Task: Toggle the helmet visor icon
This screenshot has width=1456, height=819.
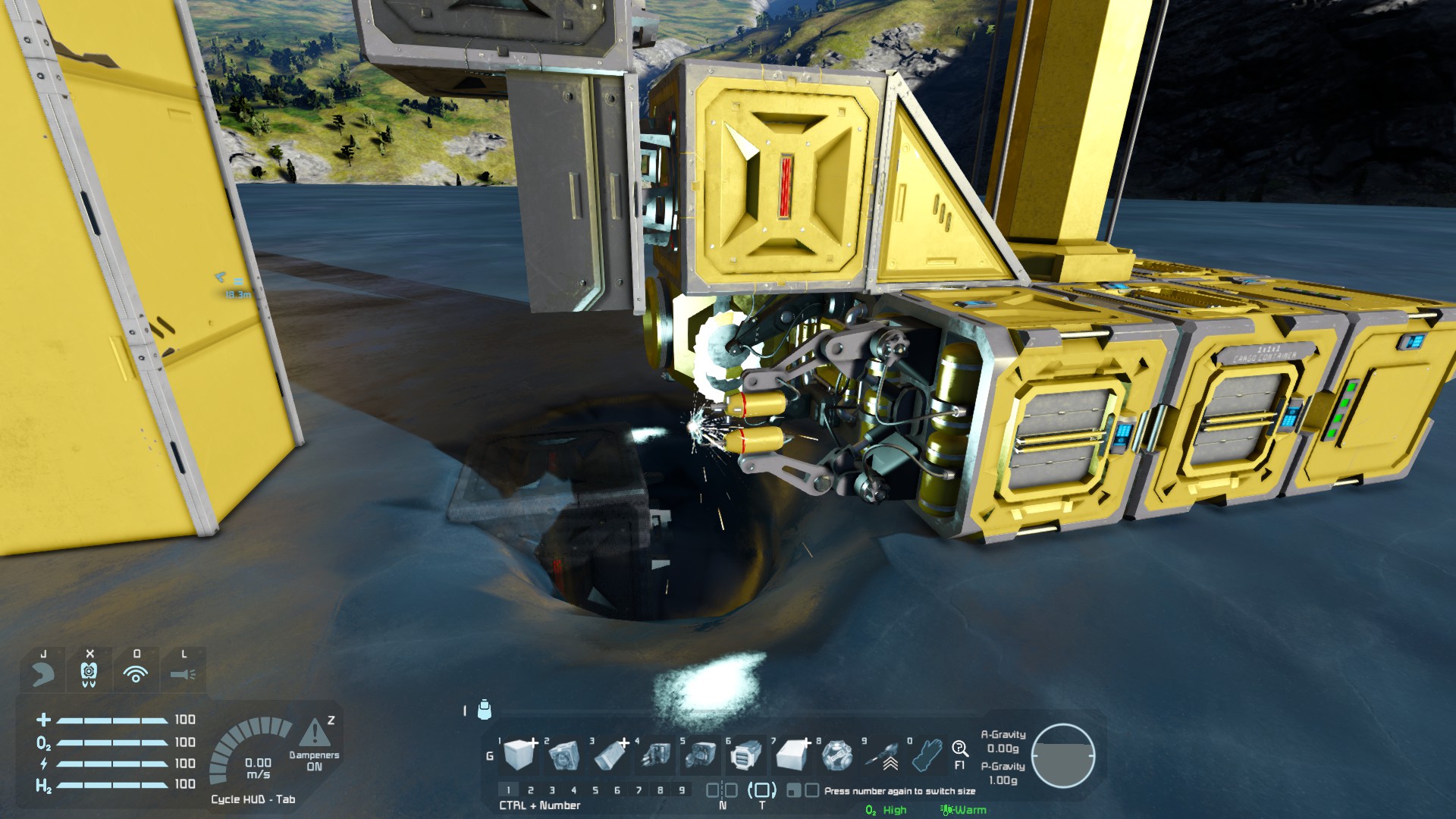Action: coord(43,673)
